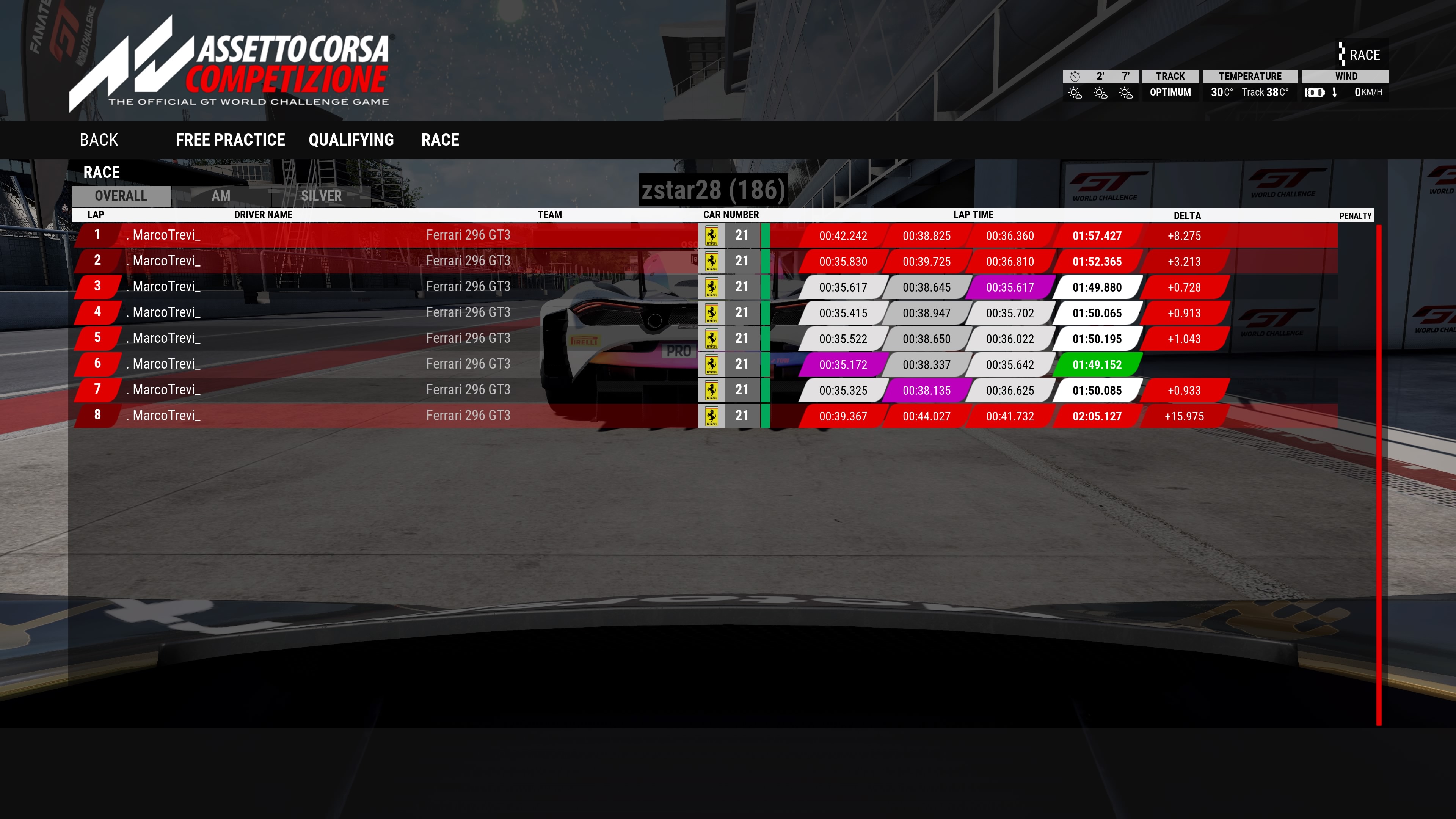Switch to the AM class filter
Image resolution: width=1456 pixels, height=819 pixels.
pos(220,196)
